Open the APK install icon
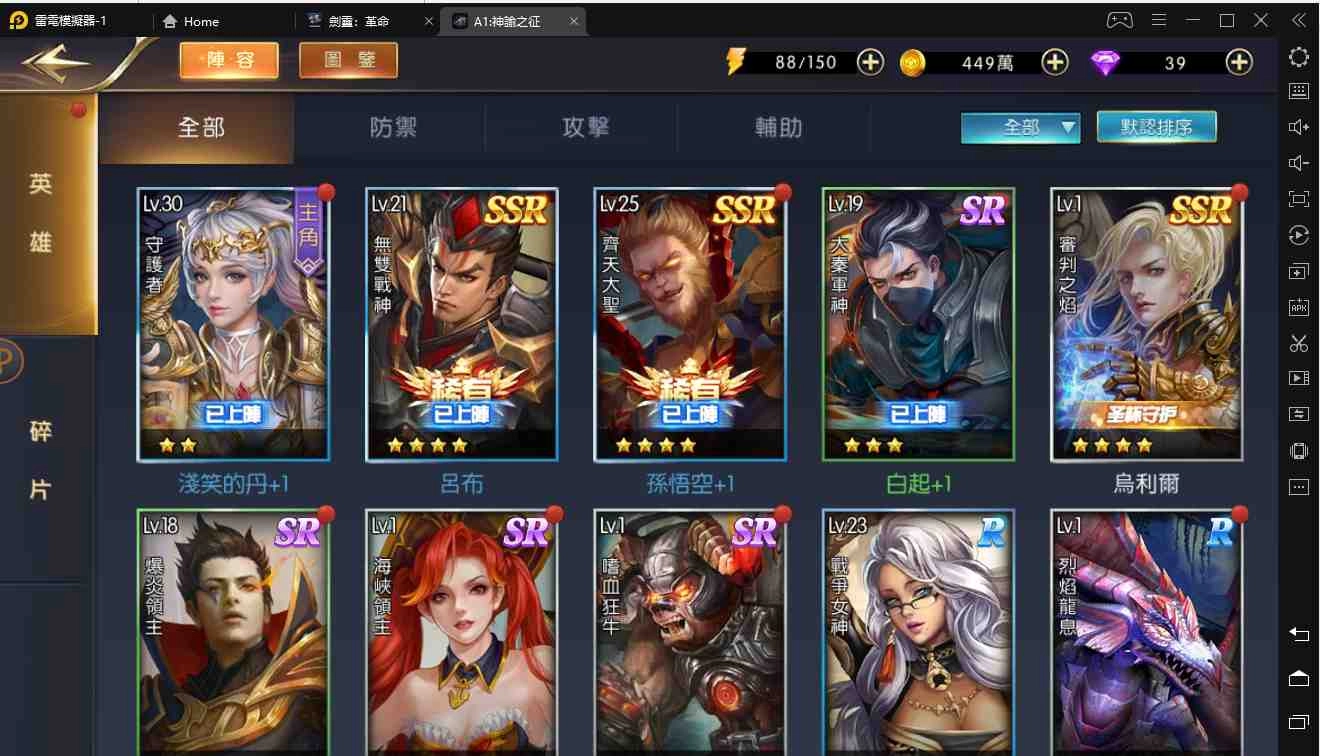Screen dimensions: 1320x756 (1298, 306)
